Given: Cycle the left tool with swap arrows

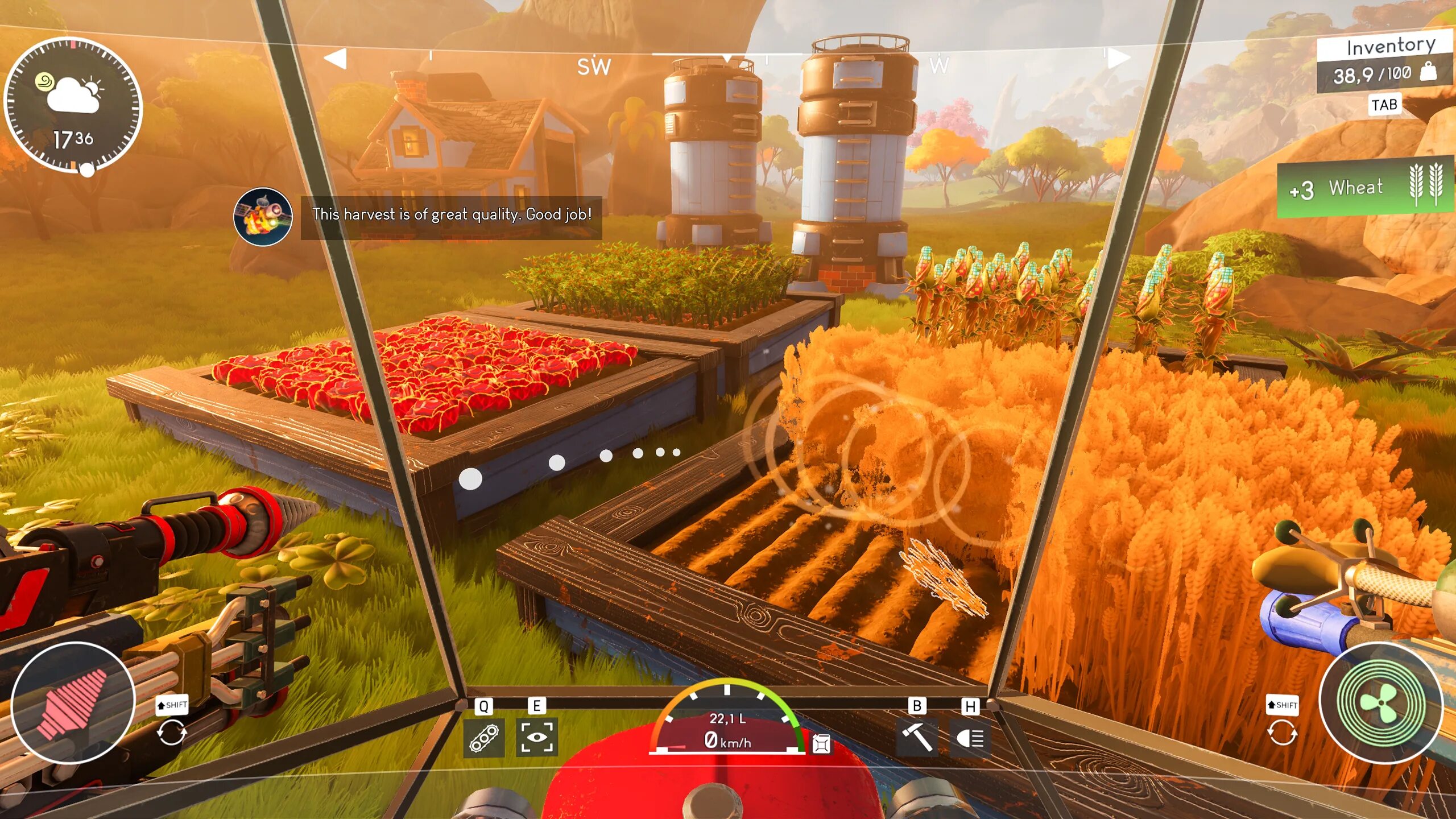Looking at the screenshot, I should click(x=171, y=732).
